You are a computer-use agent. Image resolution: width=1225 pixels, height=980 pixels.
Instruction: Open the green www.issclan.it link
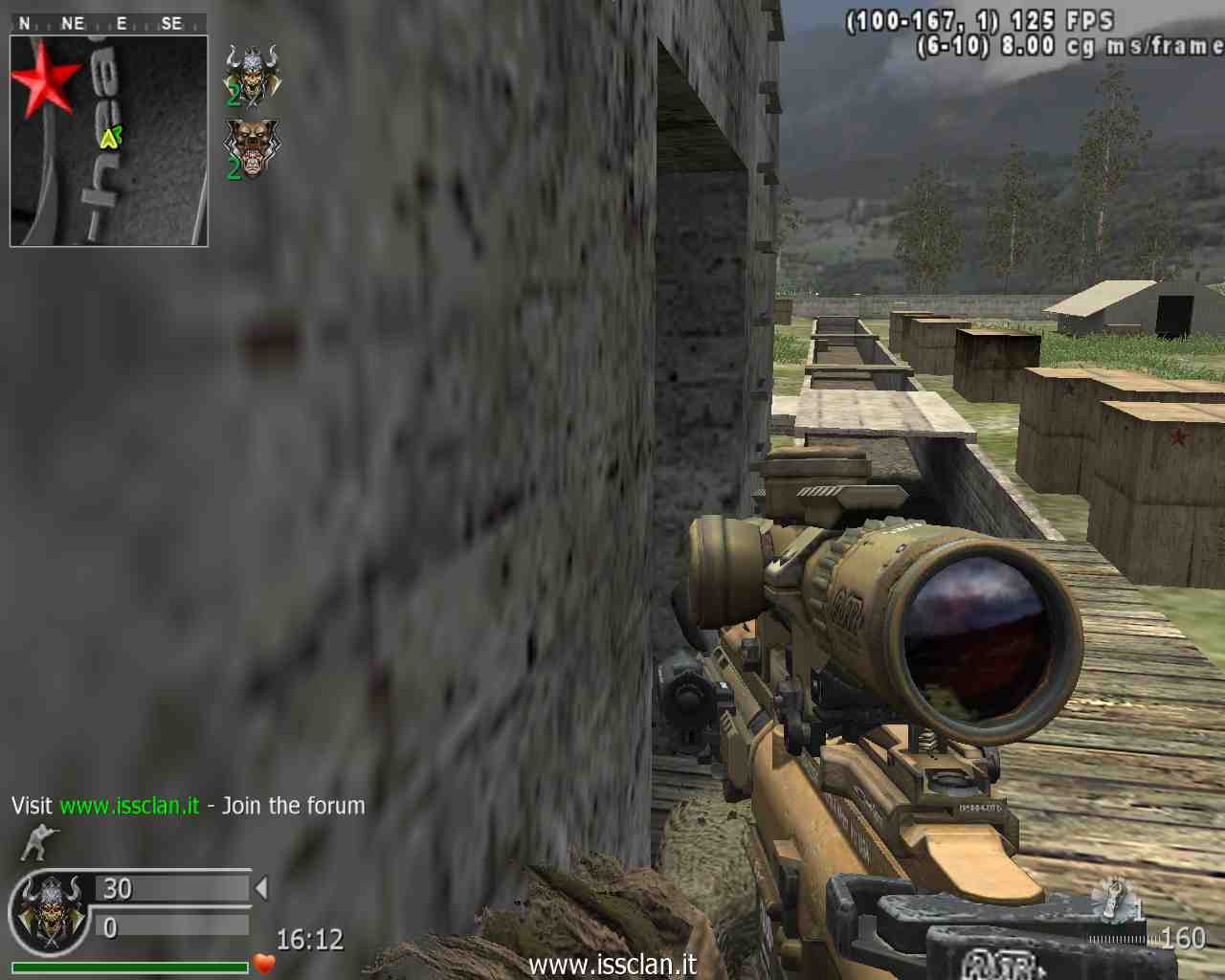click(129, 806)
